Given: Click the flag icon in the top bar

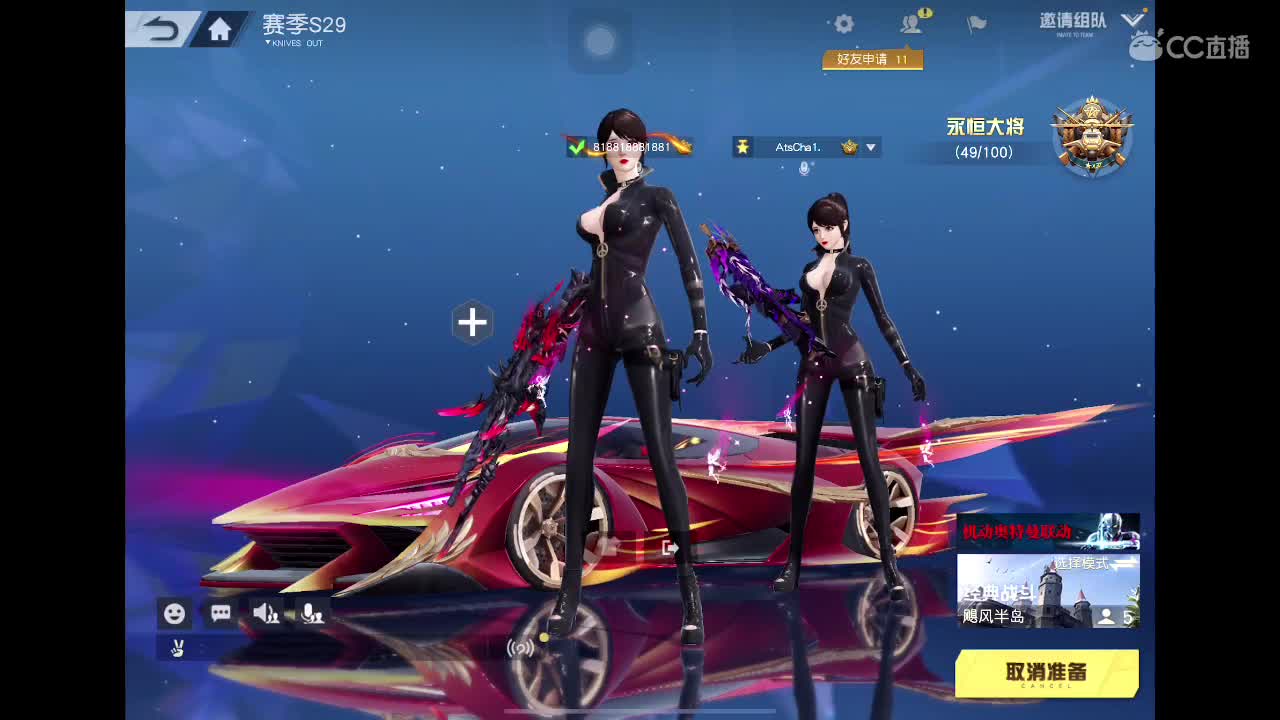Looking at the screenshot, I should (x=975, y=23).
